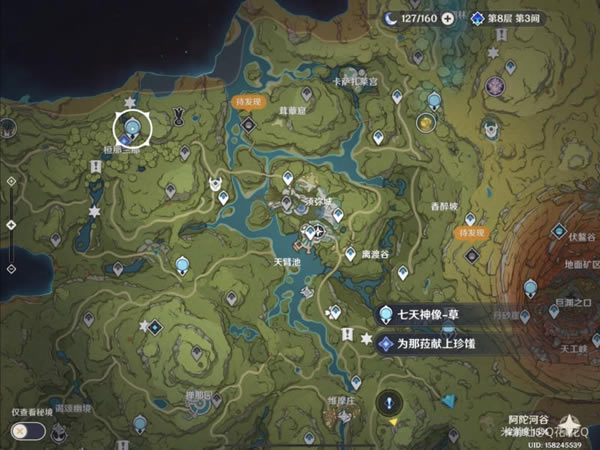This screenshot has height=450, width=600.
Task: Click the purple boss marker
Action: (x=494, y=87)
